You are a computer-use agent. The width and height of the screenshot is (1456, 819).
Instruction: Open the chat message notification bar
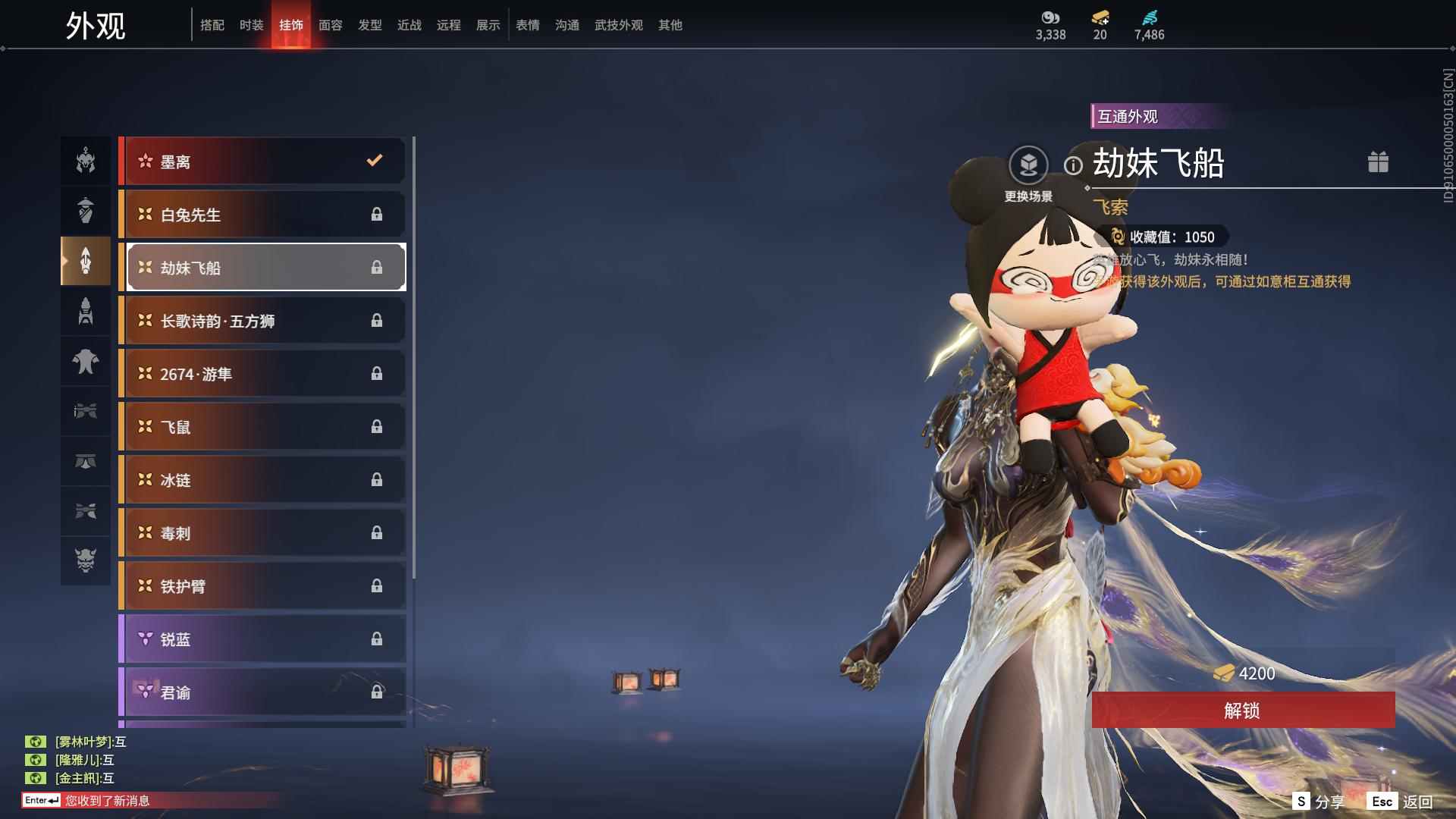(152, 800)
